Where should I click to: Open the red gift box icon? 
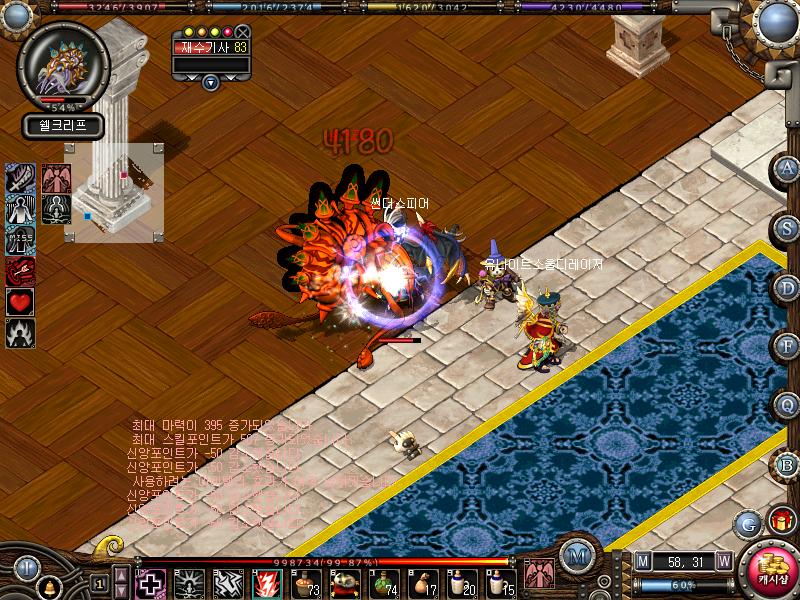(778, 520)
